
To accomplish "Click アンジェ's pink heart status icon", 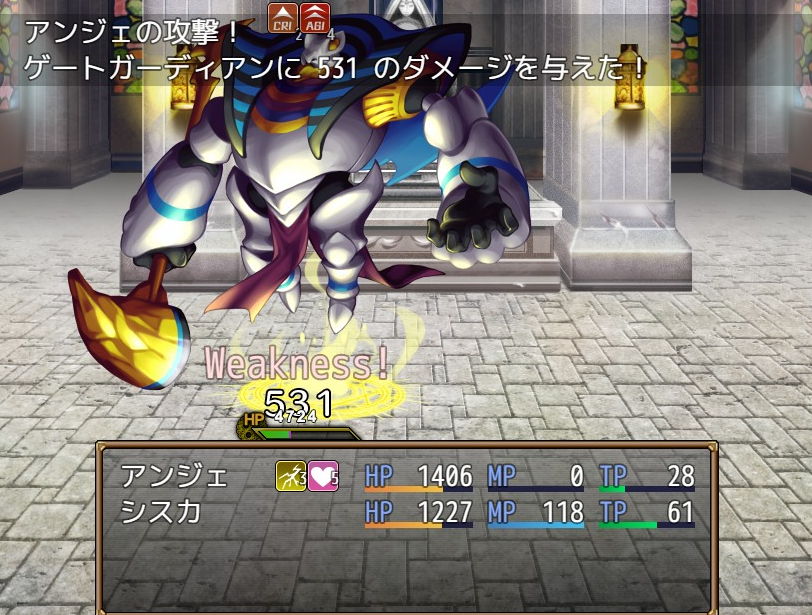I will (322, 476).
